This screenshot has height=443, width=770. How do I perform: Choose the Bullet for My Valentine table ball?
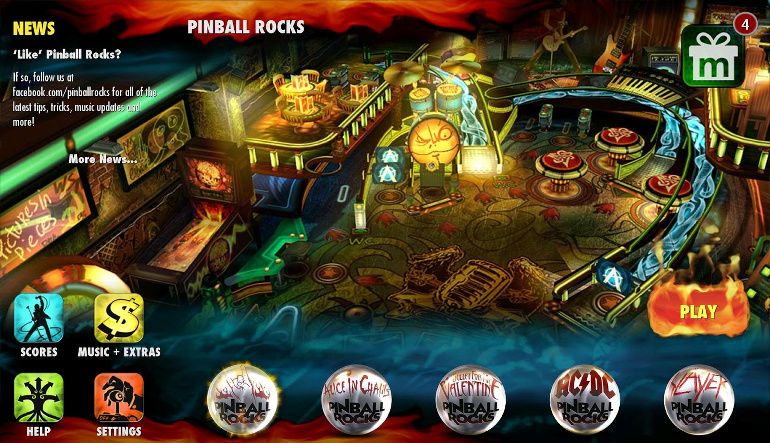(470, 400)
